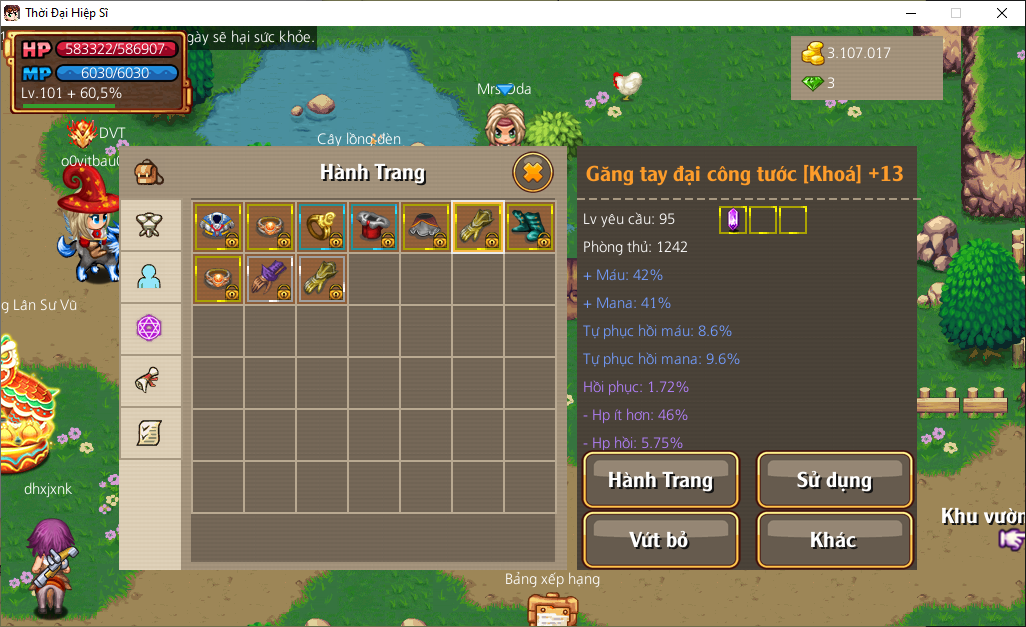Viewport: 1026px width, 627px height.
Task: Switch to the purple hexagram tab
Action: coord(150,328)
